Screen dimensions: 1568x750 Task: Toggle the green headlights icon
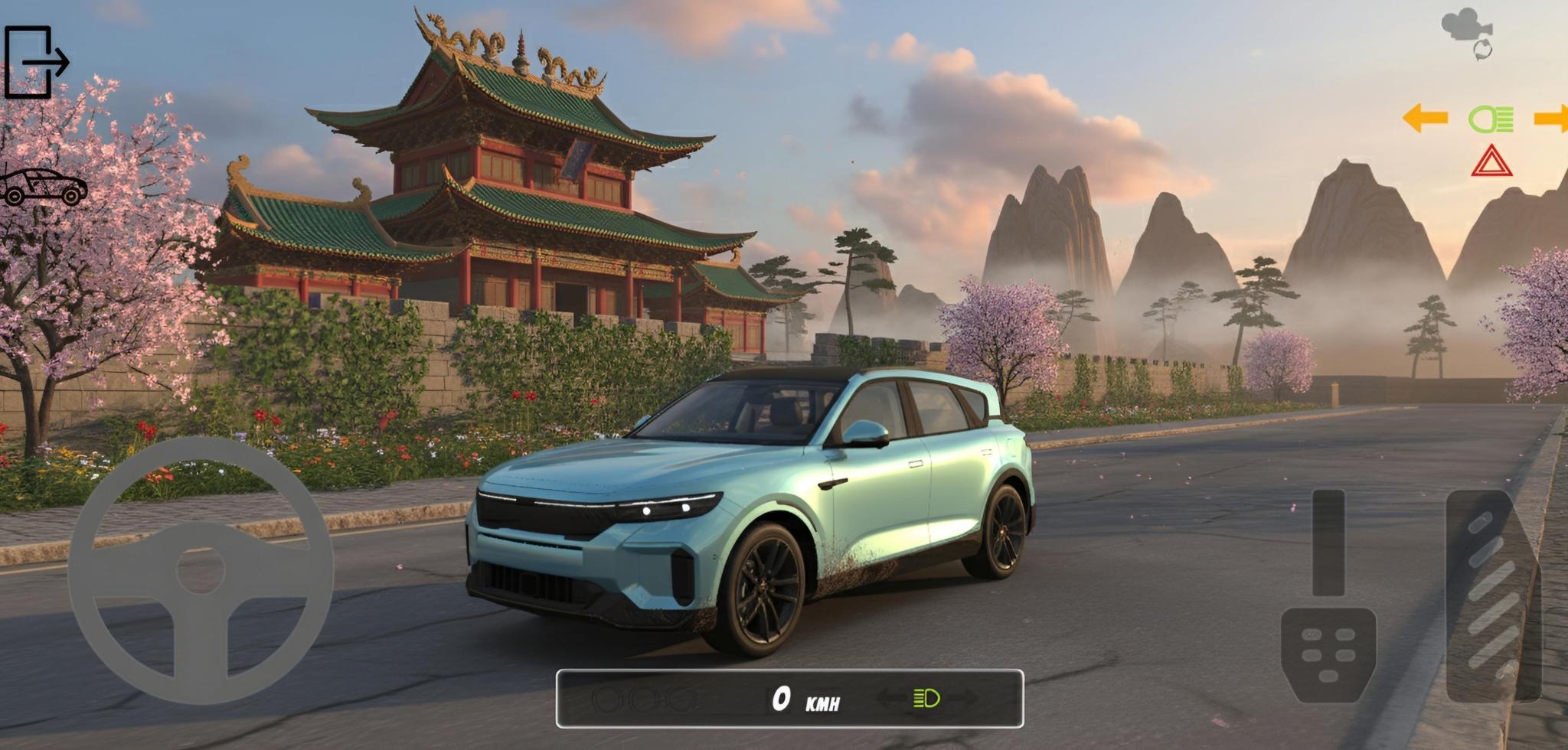pos(1490,119)
